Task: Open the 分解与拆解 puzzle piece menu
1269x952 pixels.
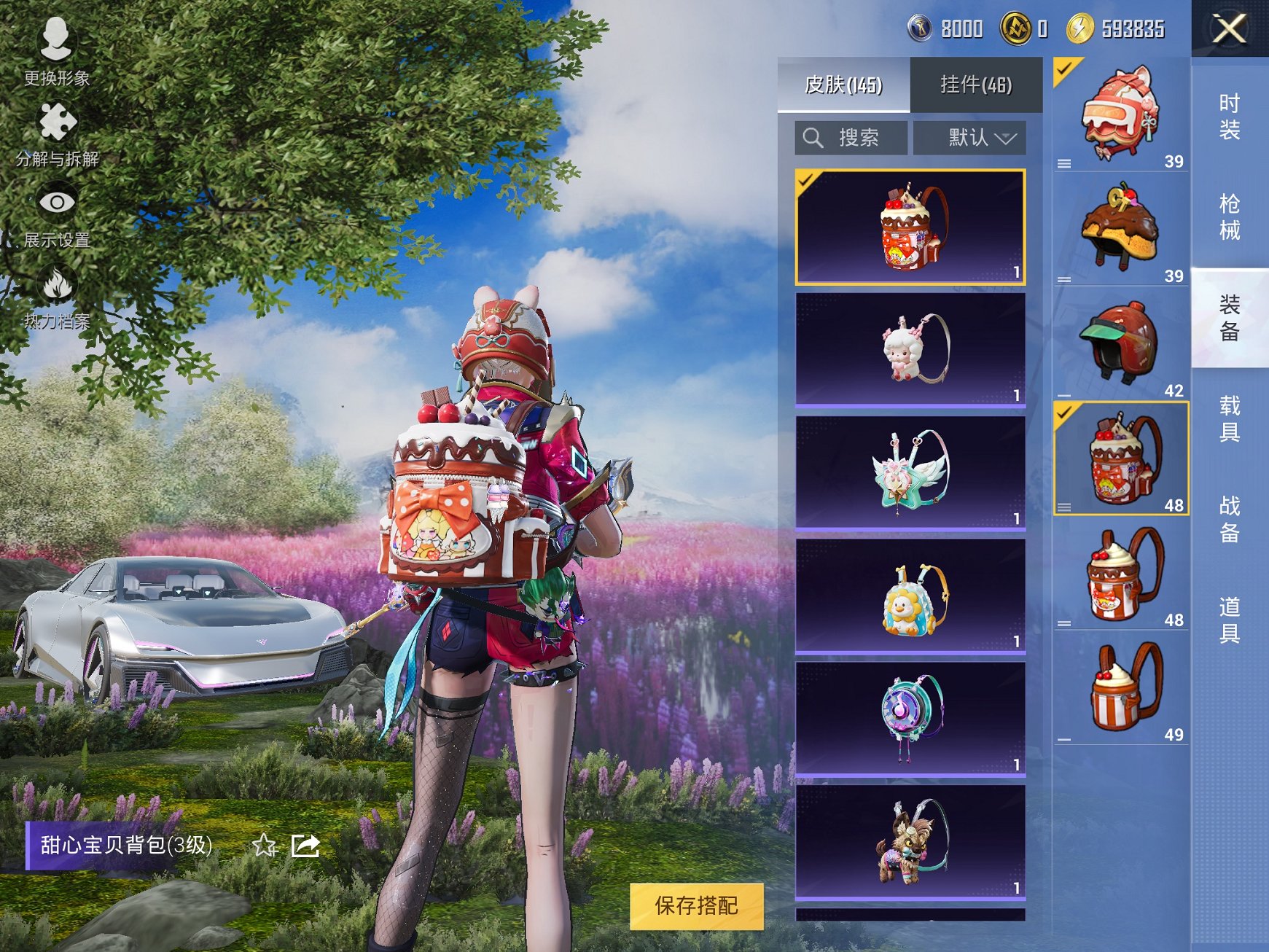Action: (x=57, y=133)
